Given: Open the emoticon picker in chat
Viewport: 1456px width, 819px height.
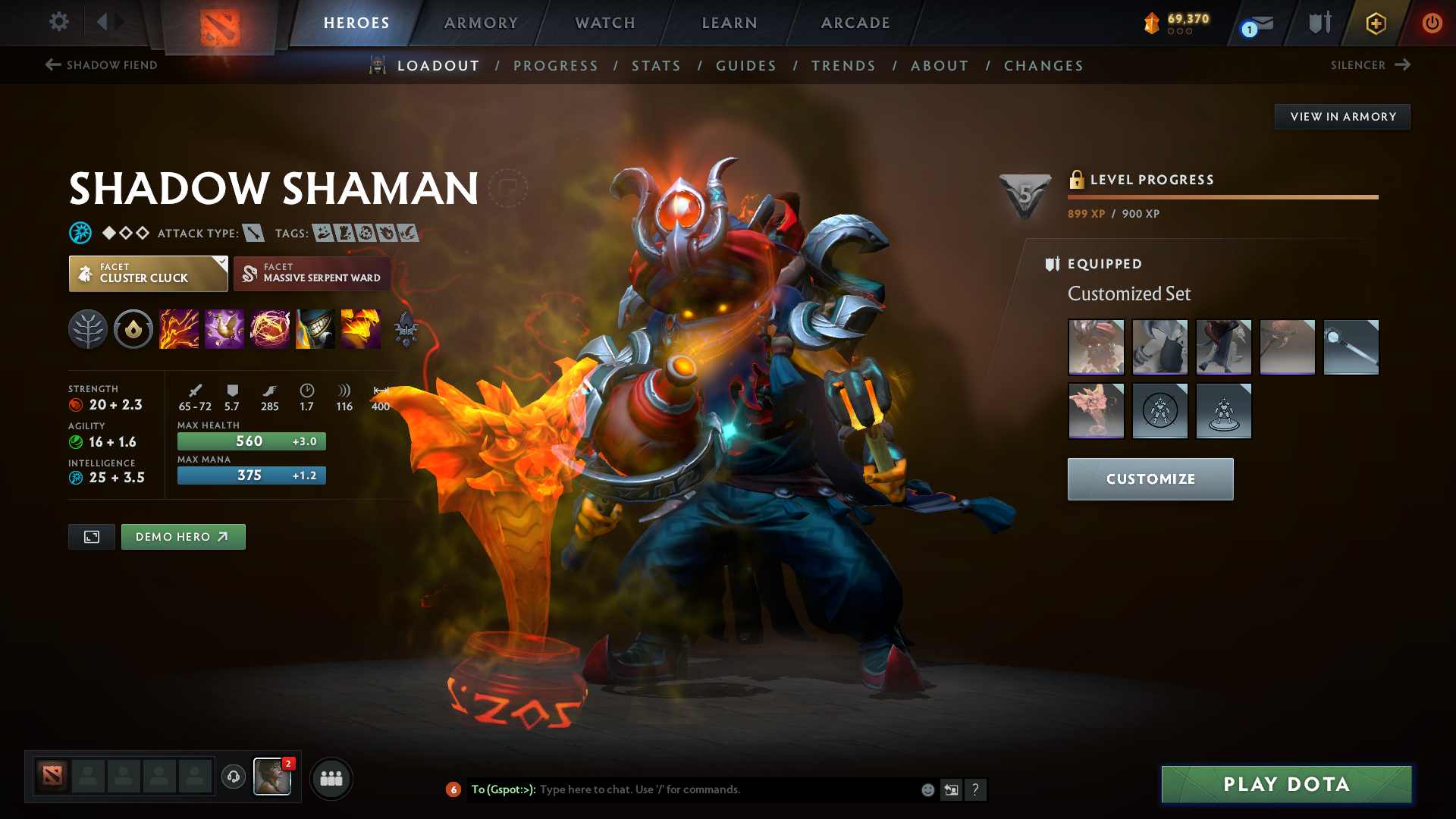Looking at the screenshot, I should click(x=927, y=789).
